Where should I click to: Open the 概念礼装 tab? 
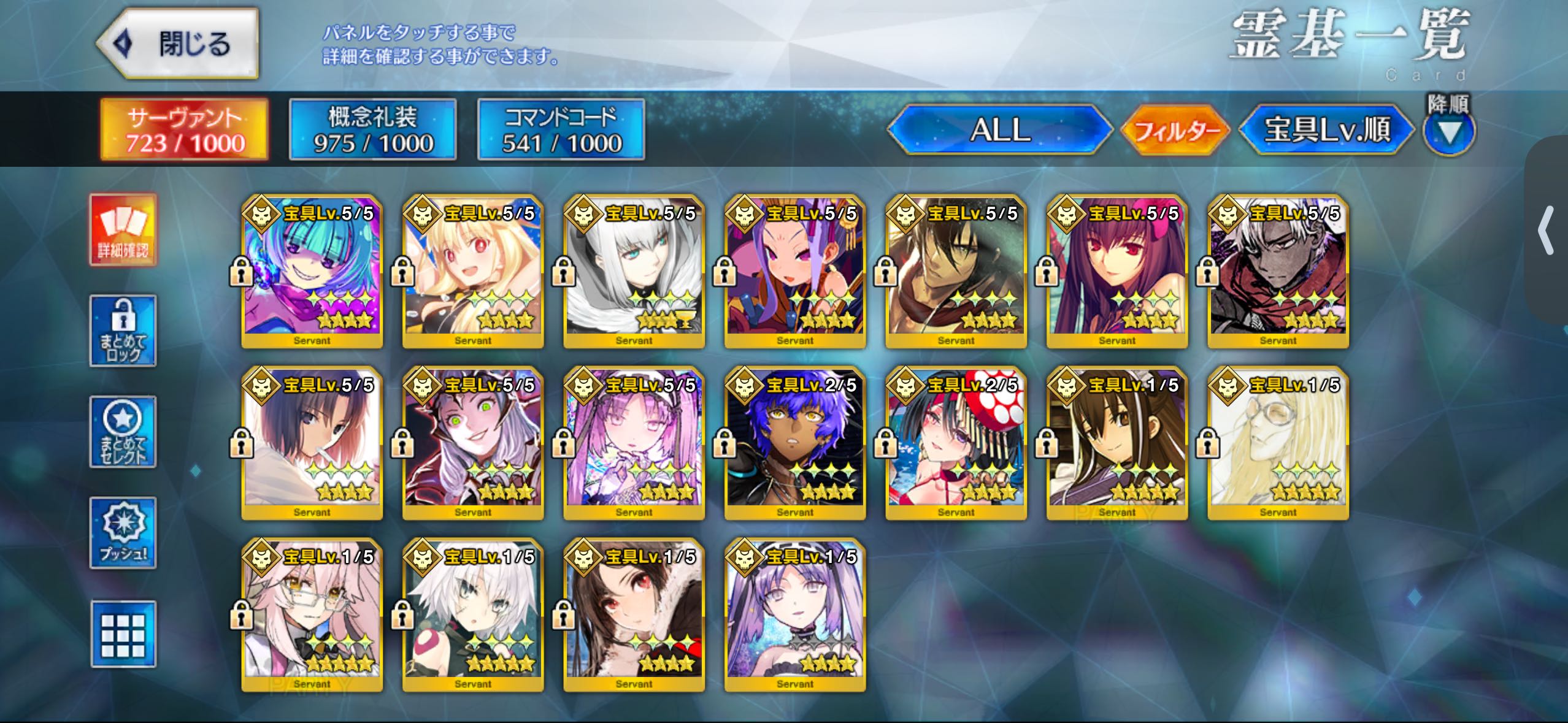pos(373,130)
